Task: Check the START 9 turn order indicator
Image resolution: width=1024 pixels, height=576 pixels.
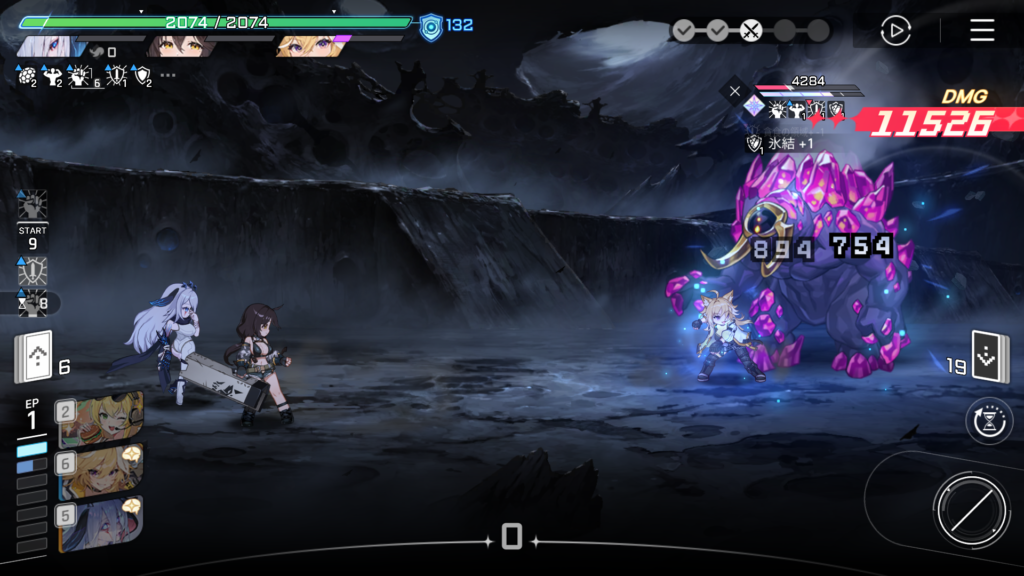Action: point(33,237)
